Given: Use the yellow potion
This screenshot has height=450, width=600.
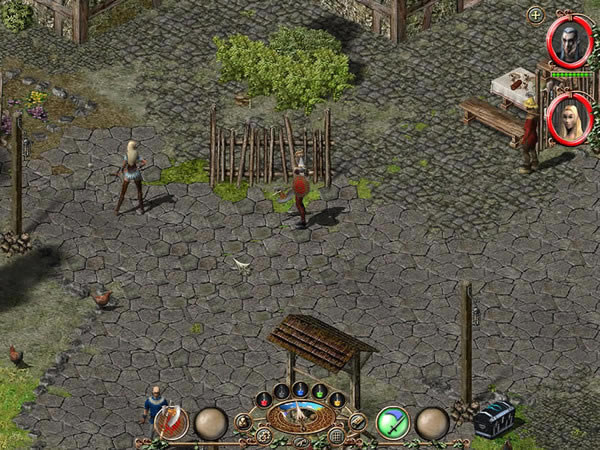Looking at the screenshot, I should (337, 400).
